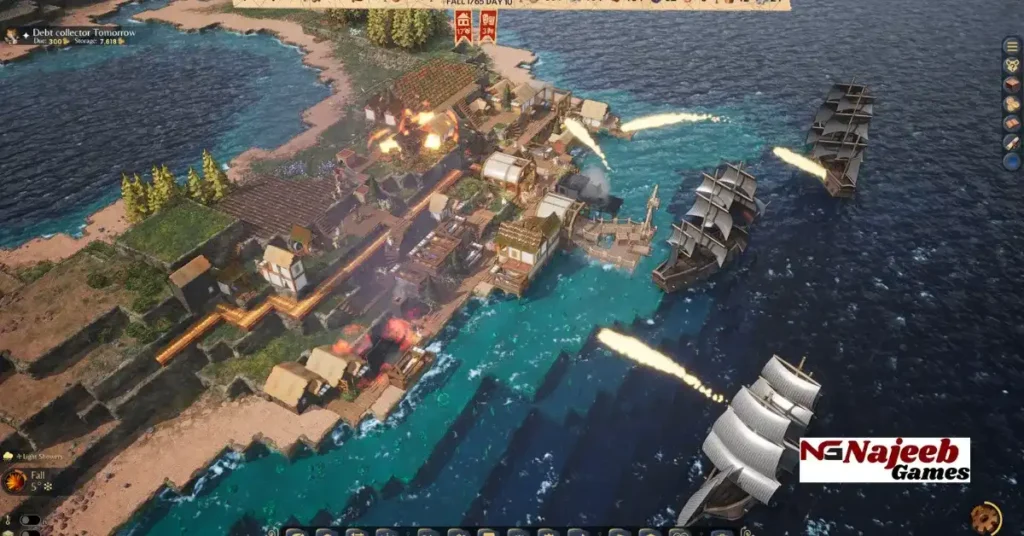This screenshot has height=536, width=1024.
Task: Click the blue globe icon
Action: pyautogui.click(x=1012, y=161)
